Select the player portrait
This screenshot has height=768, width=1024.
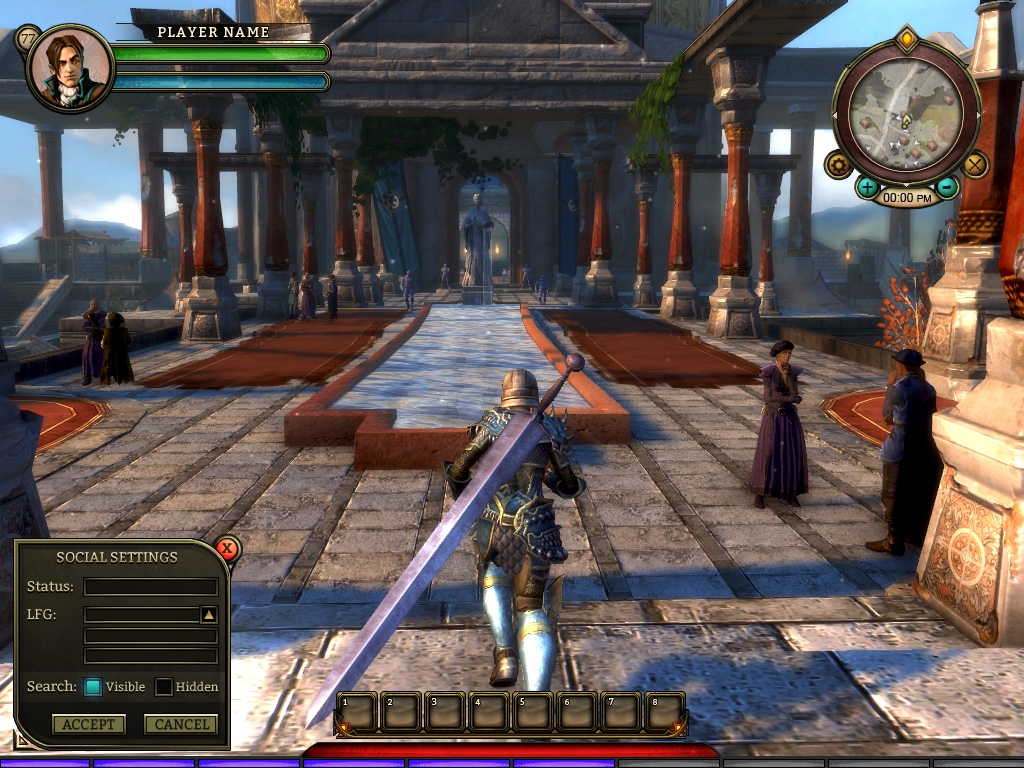[69, 68]
